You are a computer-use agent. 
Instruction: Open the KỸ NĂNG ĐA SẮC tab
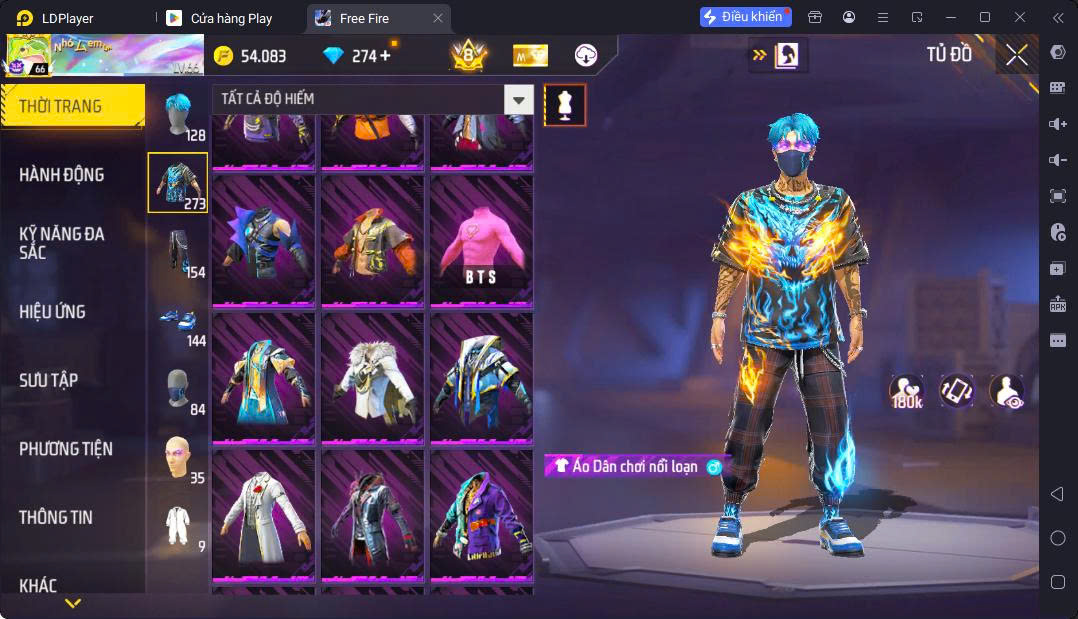[62, 243]
